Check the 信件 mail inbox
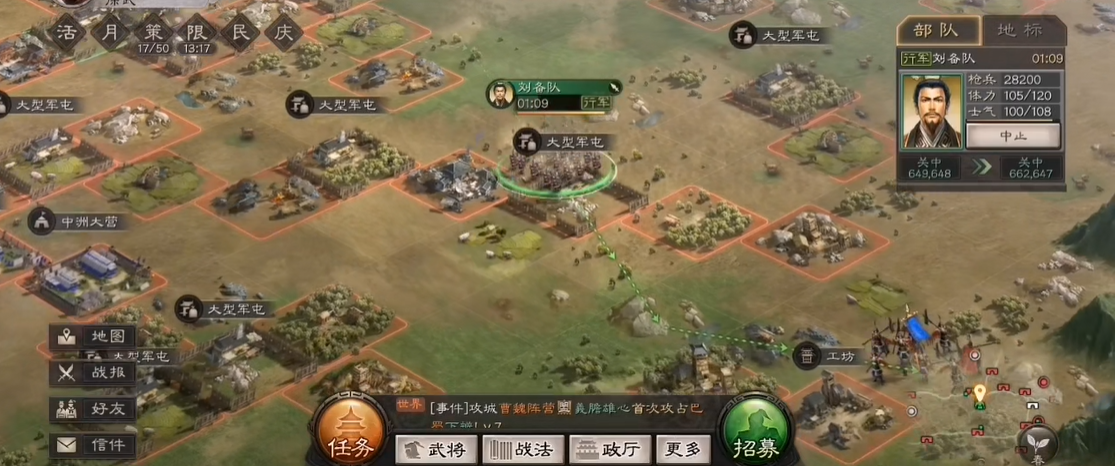 [x=94, y=445]
